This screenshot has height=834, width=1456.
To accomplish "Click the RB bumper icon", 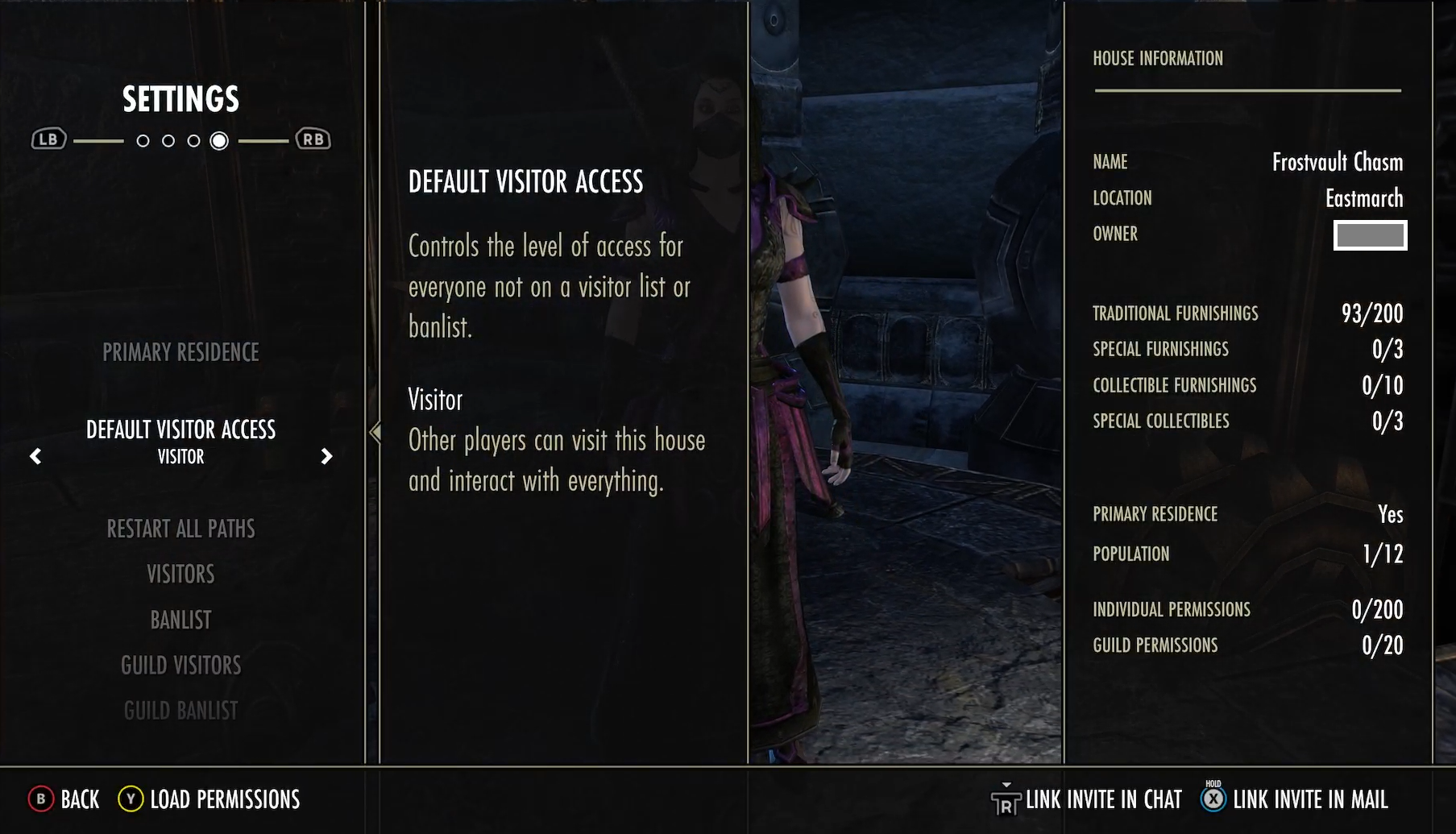I will pos(313,138).
